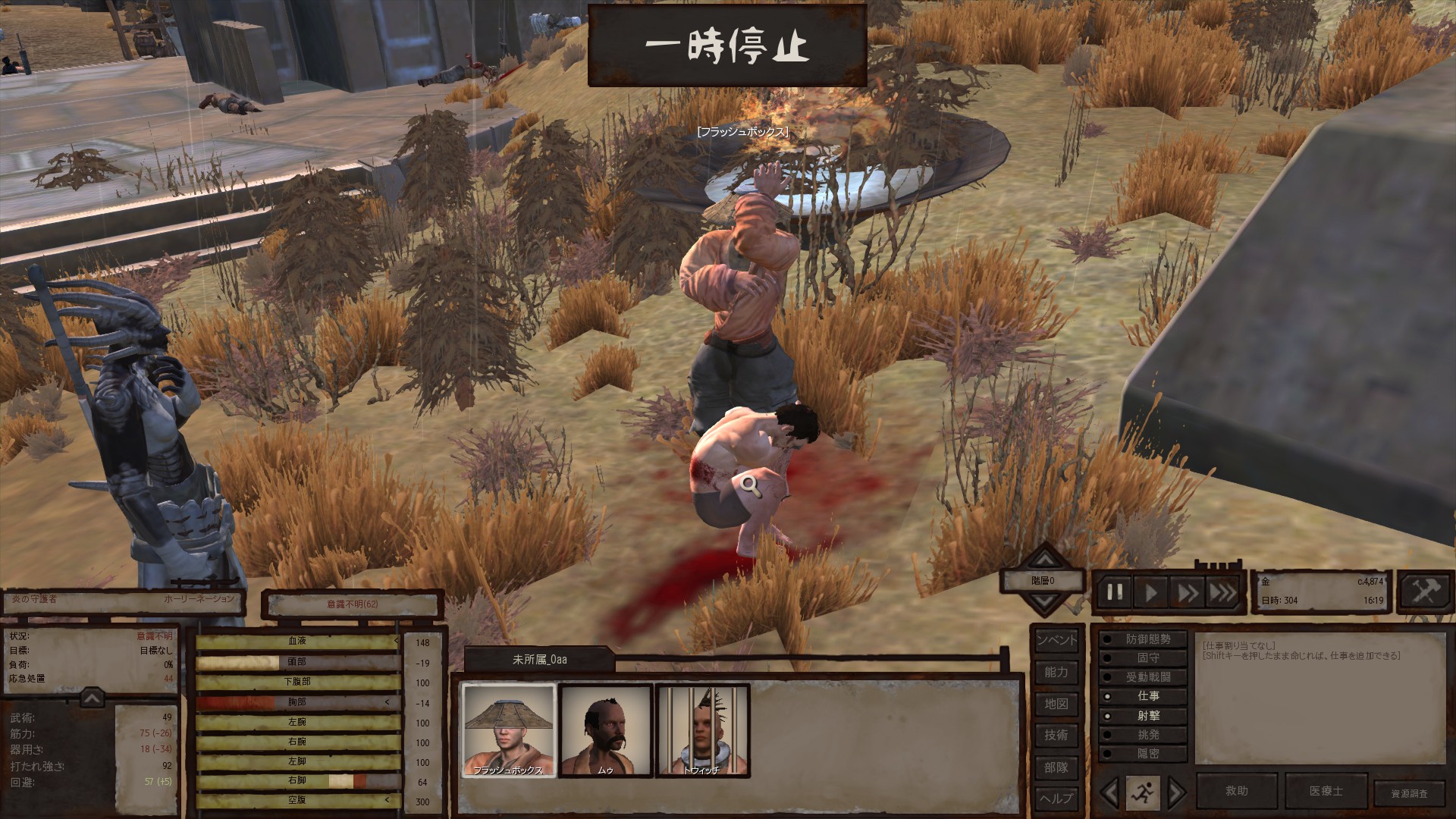Image resolution: width=1456 pixels, height=819 pixels.
Task: Open the 地図 (map) screen
Action: pos(1056,704)
